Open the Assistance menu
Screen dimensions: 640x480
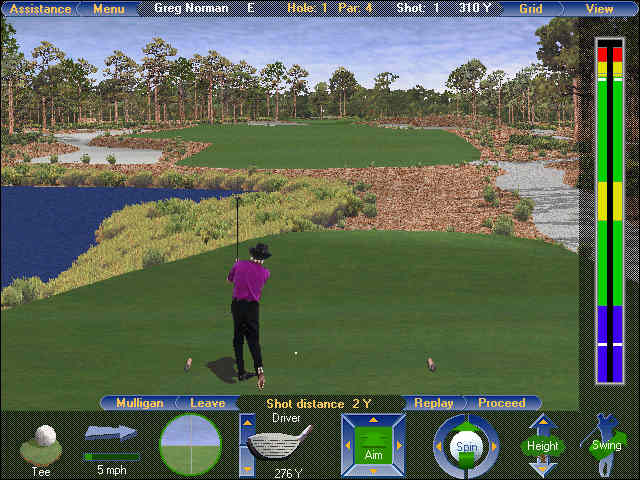click(39, 9)
